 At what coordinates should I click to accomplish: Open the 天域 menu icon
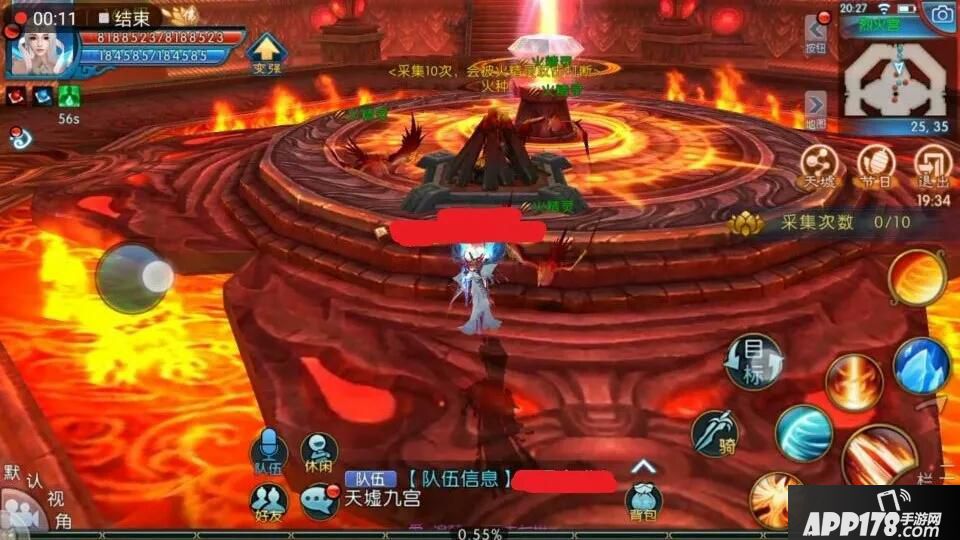point(820,165)
